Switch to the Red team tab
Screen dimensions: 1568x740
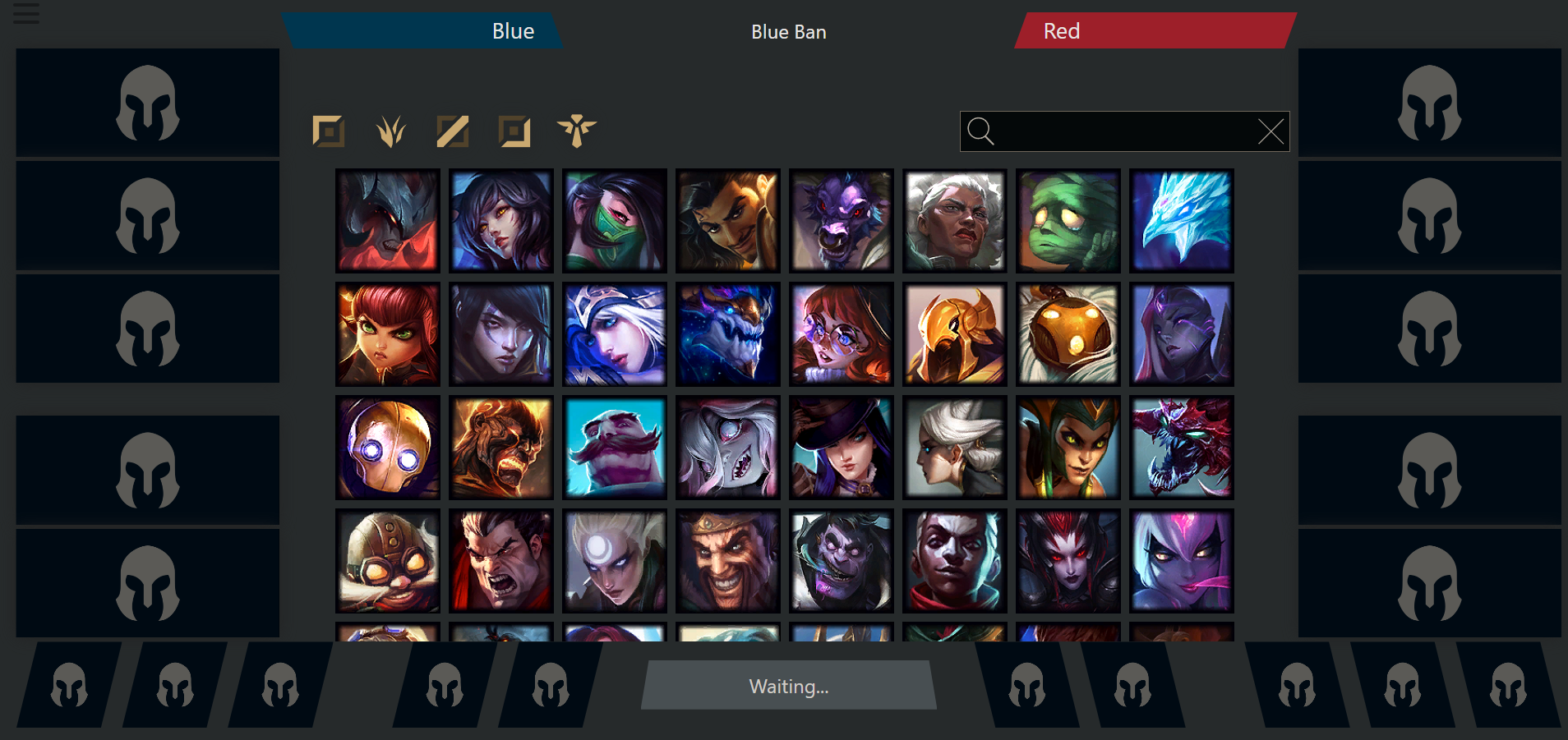[1063, 31]
